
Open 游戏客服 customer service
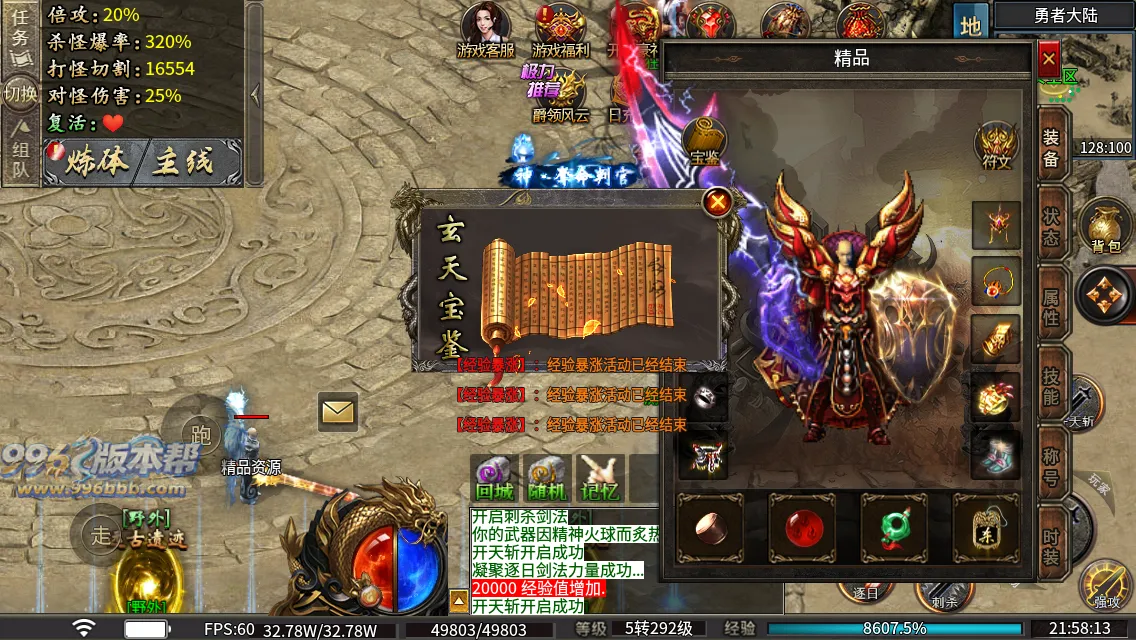486,30
